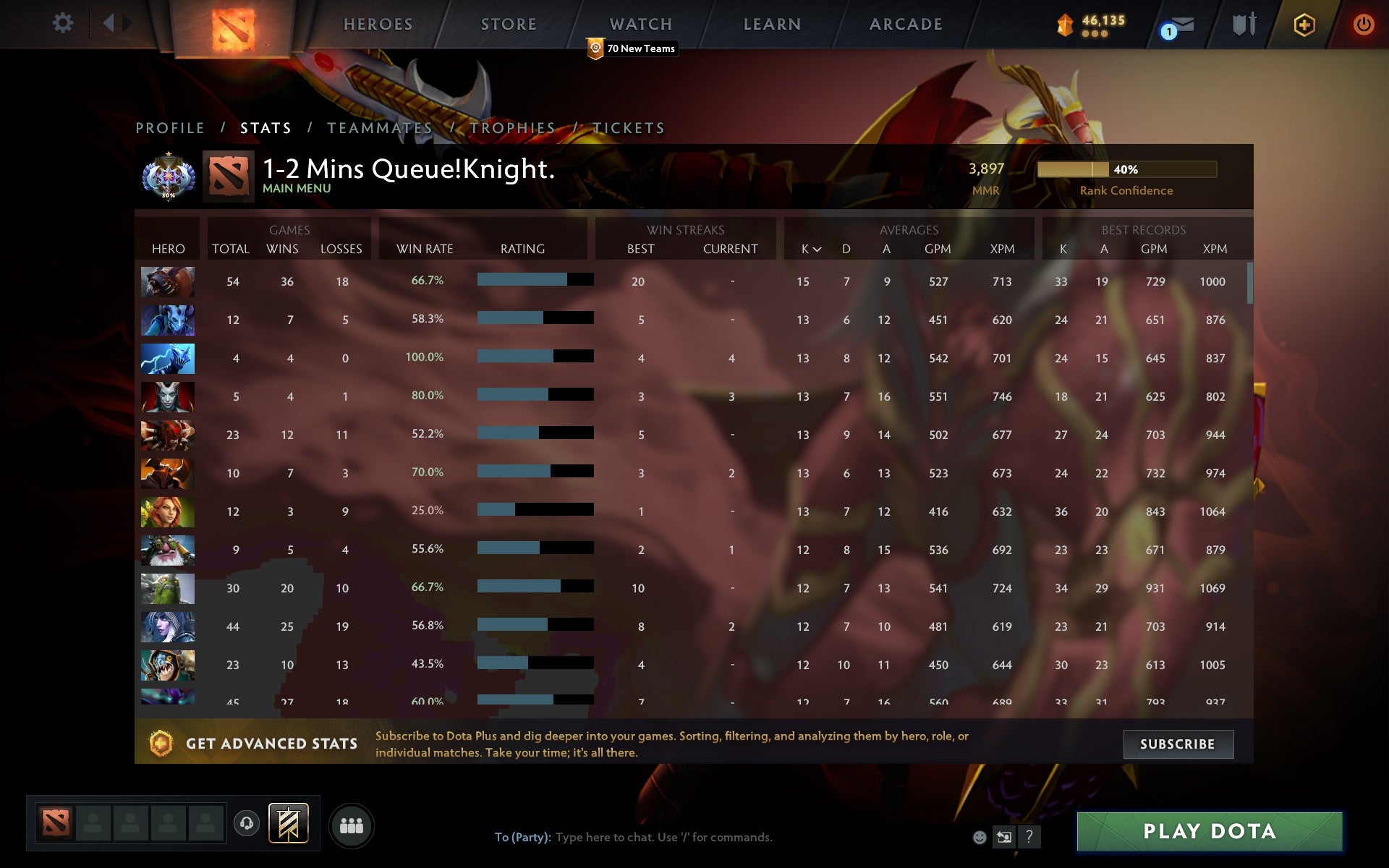Screen dimensions: 1389x868
Task: Click the Dota Plus hexagon icon
Action: [x=1302, y=23]
